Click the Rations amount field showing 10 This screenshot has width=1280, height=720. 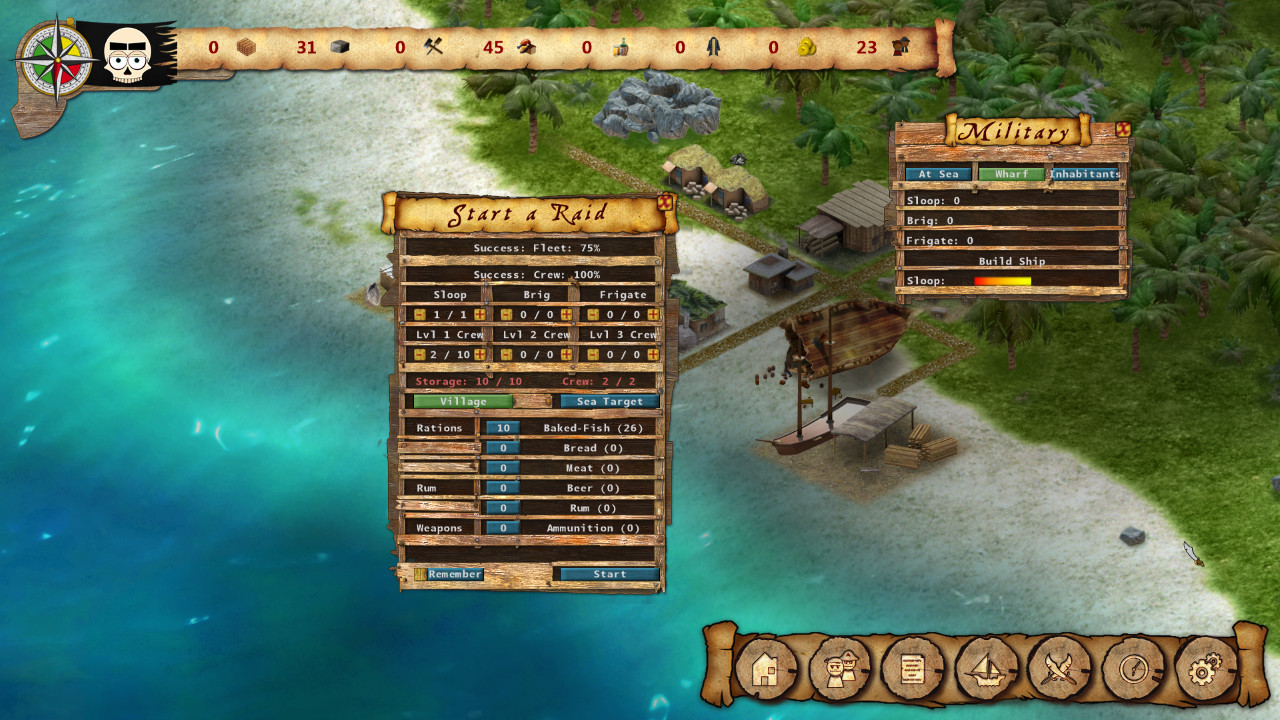(503, 427)
